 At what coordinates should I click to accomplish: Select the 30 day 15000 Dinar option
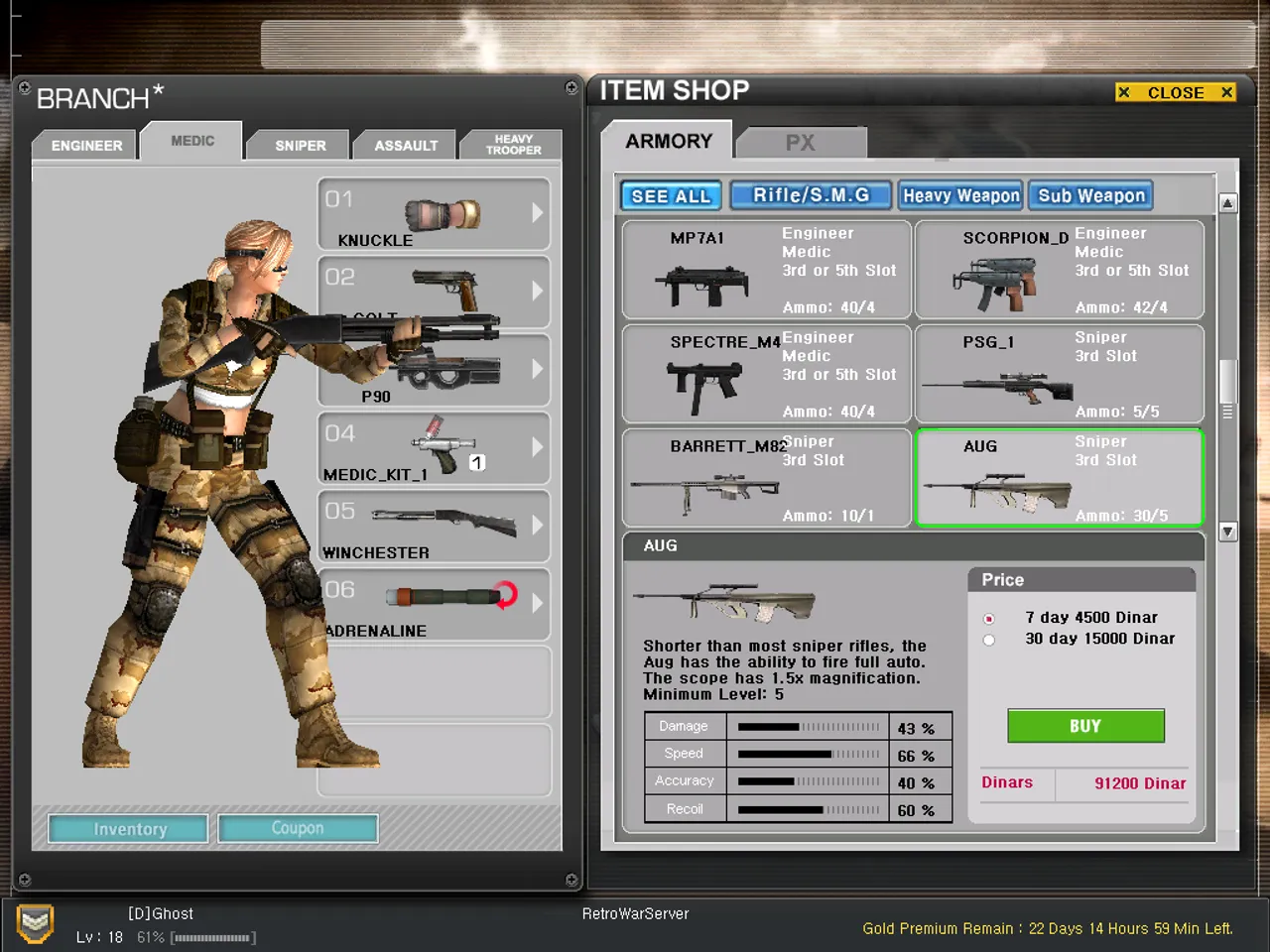pyautogui.click(x=989, y=640)
